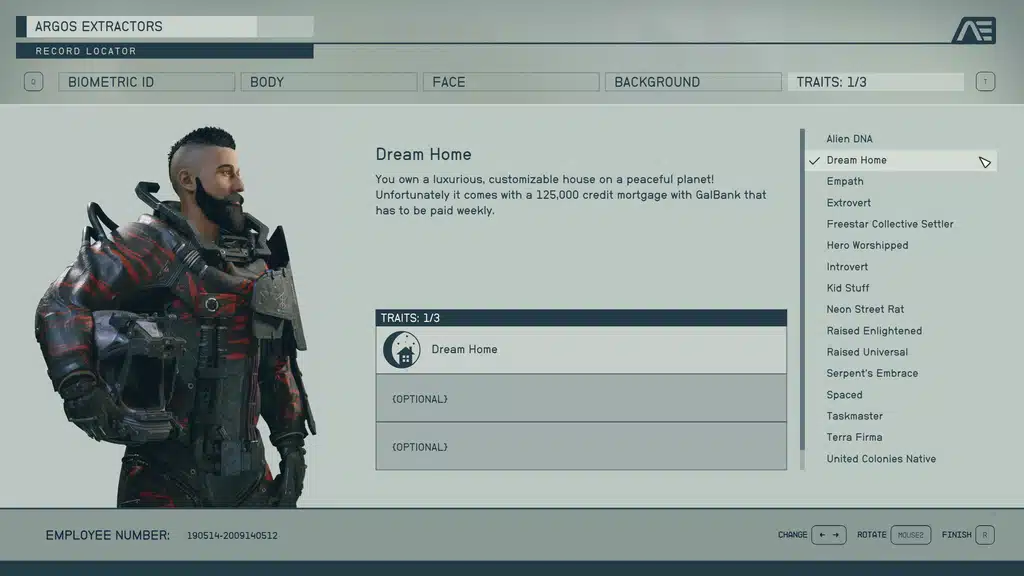Go to the Face tab
1024x576 pixels.
511,82
